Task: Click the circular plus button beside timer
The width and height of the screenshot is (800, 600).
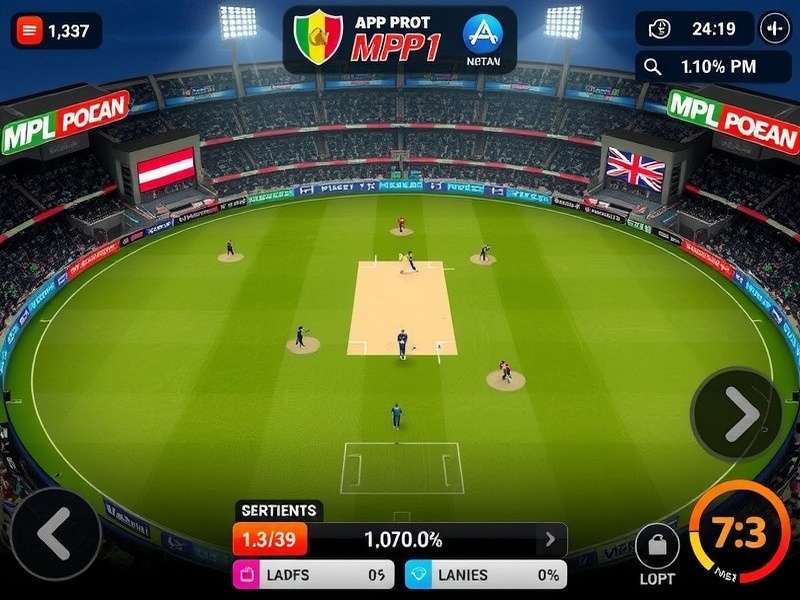Action: click(x=775, y=29)
